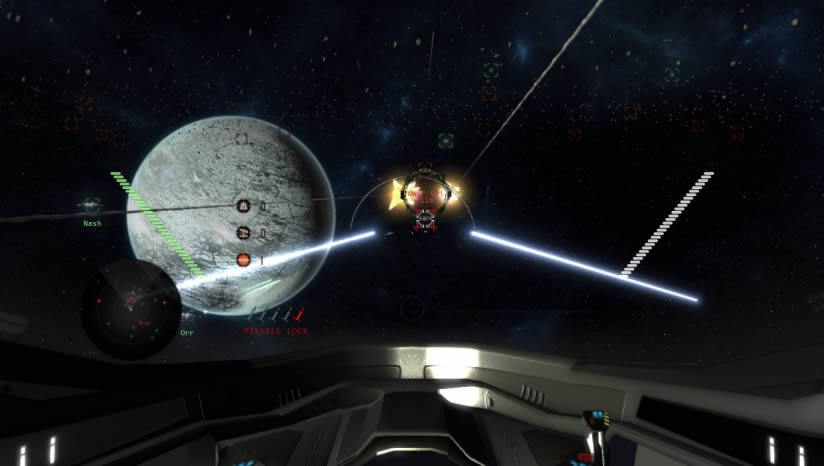824x466 pixels.
Task: Select the weapon icon marked with an A
Action: click(243, 206)
